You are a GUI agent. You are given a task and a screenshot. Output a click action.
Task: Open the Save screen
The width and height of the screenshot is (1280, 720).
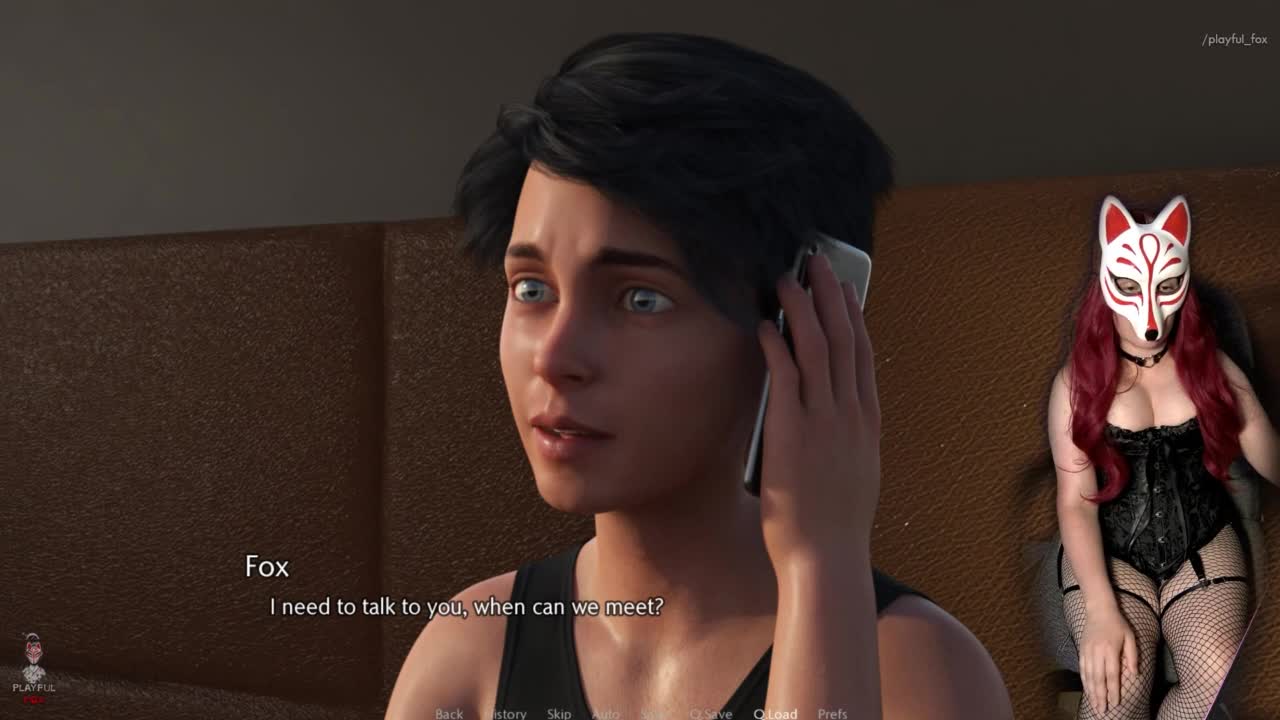(x=655, y=713)
